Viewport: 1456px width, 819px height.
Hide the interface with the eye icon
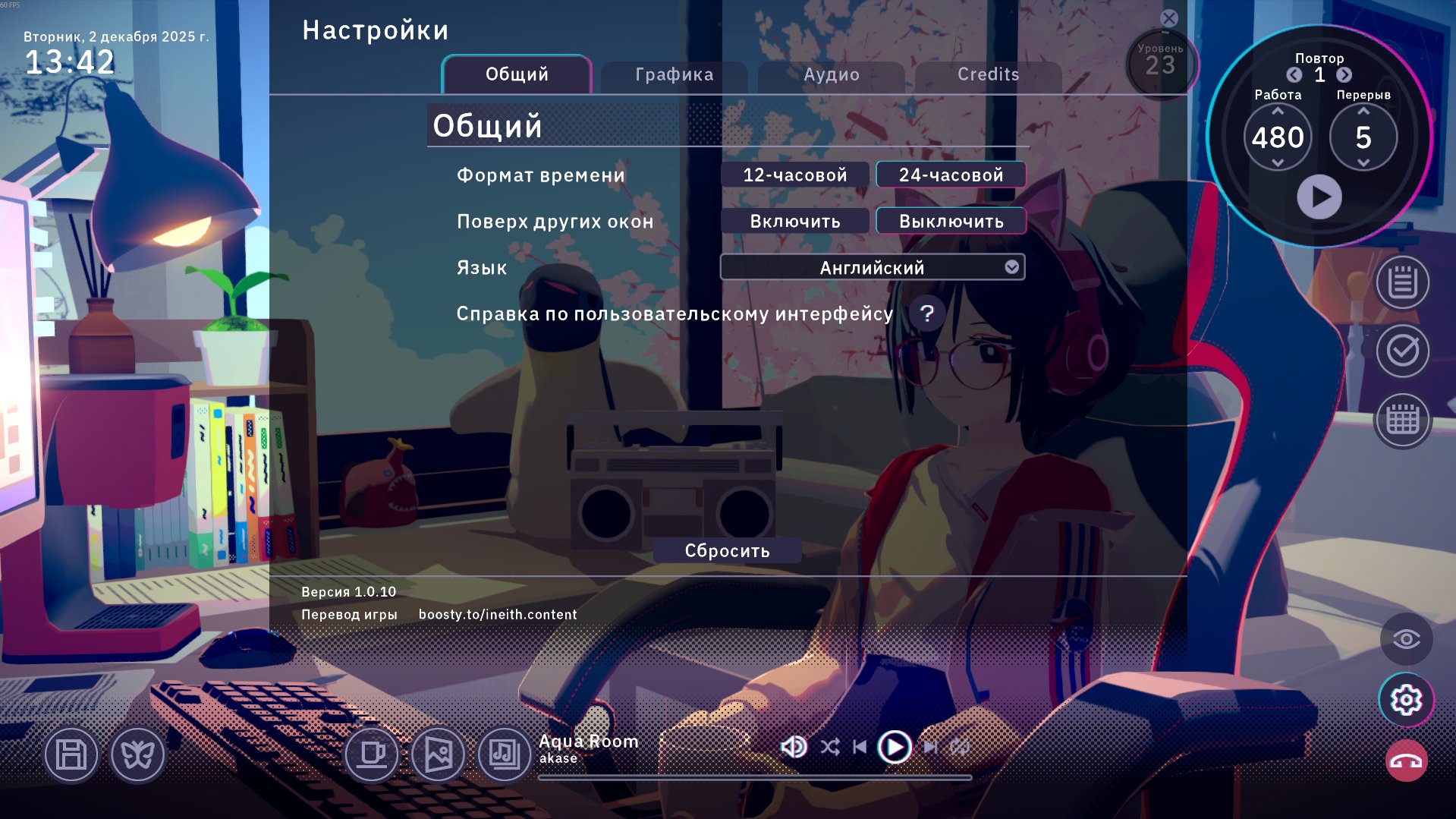[x=1404, y=638]
